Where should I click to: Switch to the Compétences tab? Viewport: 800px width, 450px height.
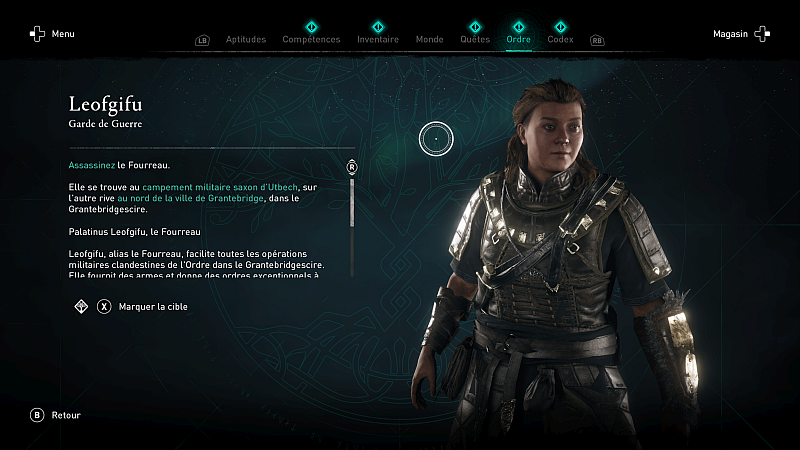311,40
